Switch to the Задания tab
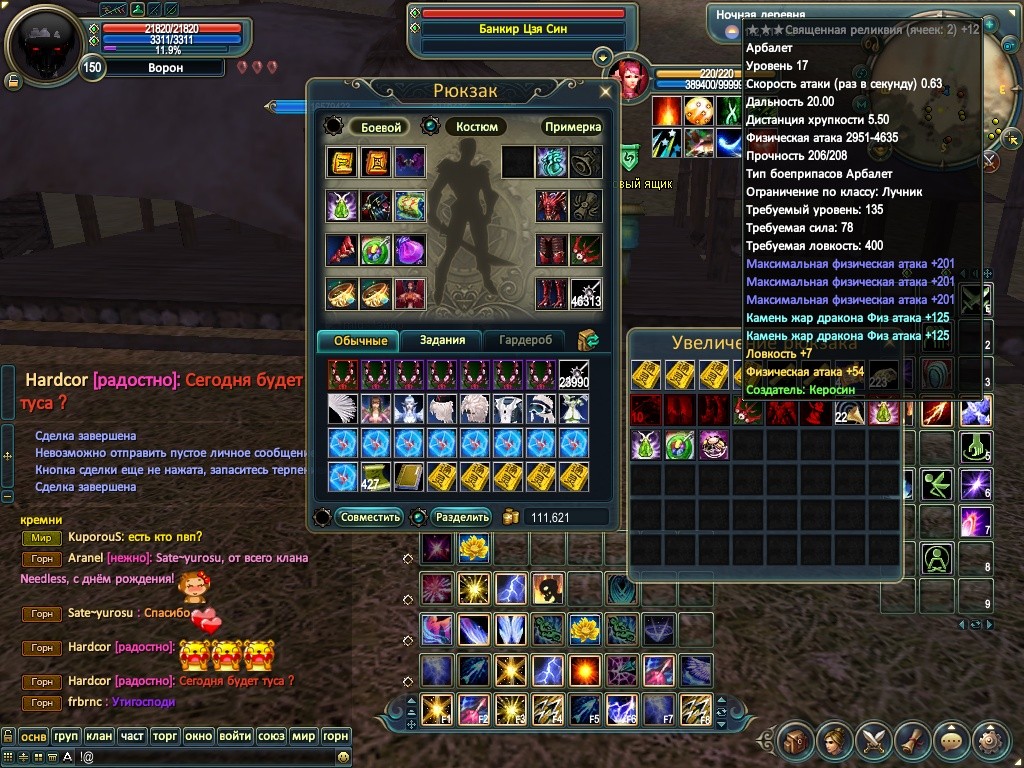This screenshot has height=768, width=1024. click(x=442, y=340)
